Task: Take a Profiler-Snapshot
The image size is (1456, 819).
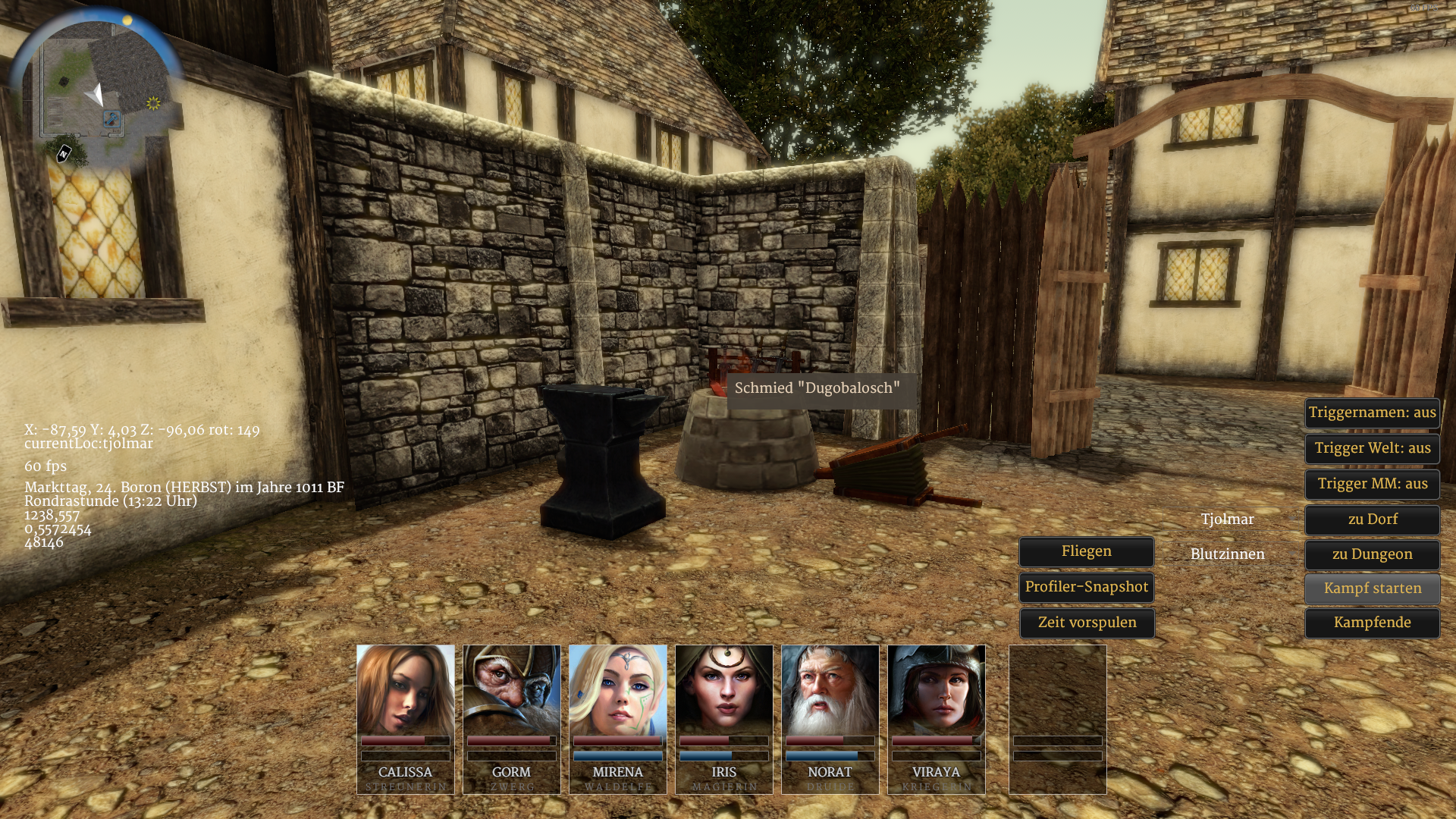Action: click(1086, 587)
